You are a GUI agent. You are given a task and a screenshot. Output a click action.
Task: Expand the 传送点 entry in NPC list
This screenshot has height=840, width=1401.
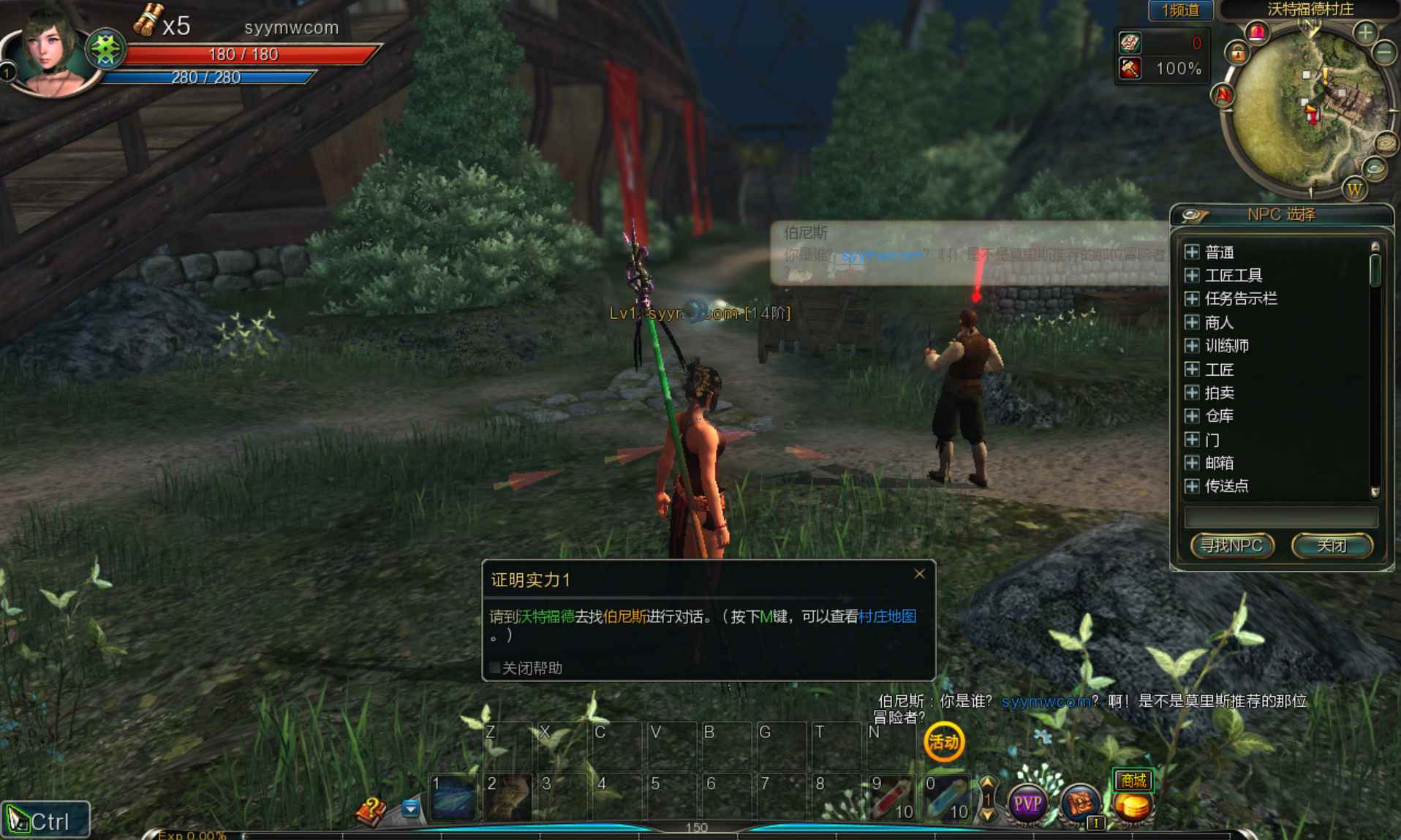[1193, 486]
